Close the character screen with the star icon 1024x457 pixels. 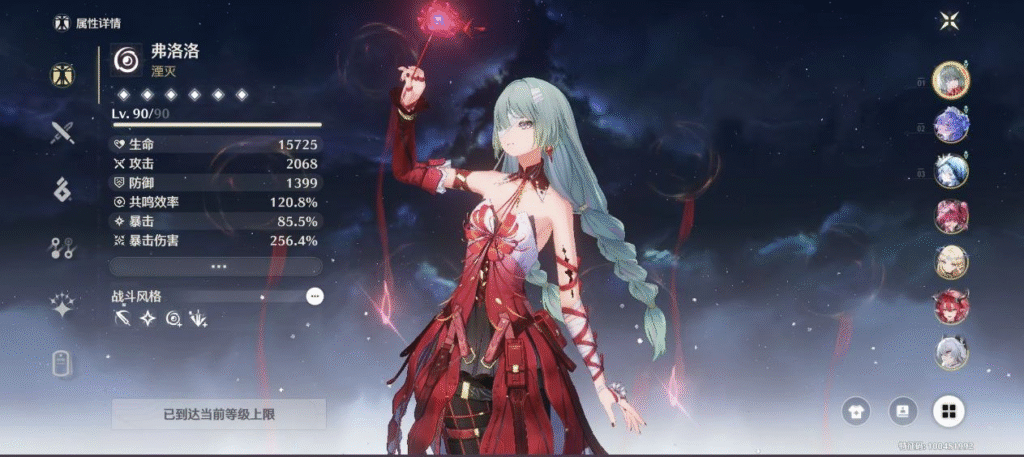[949, 21]
